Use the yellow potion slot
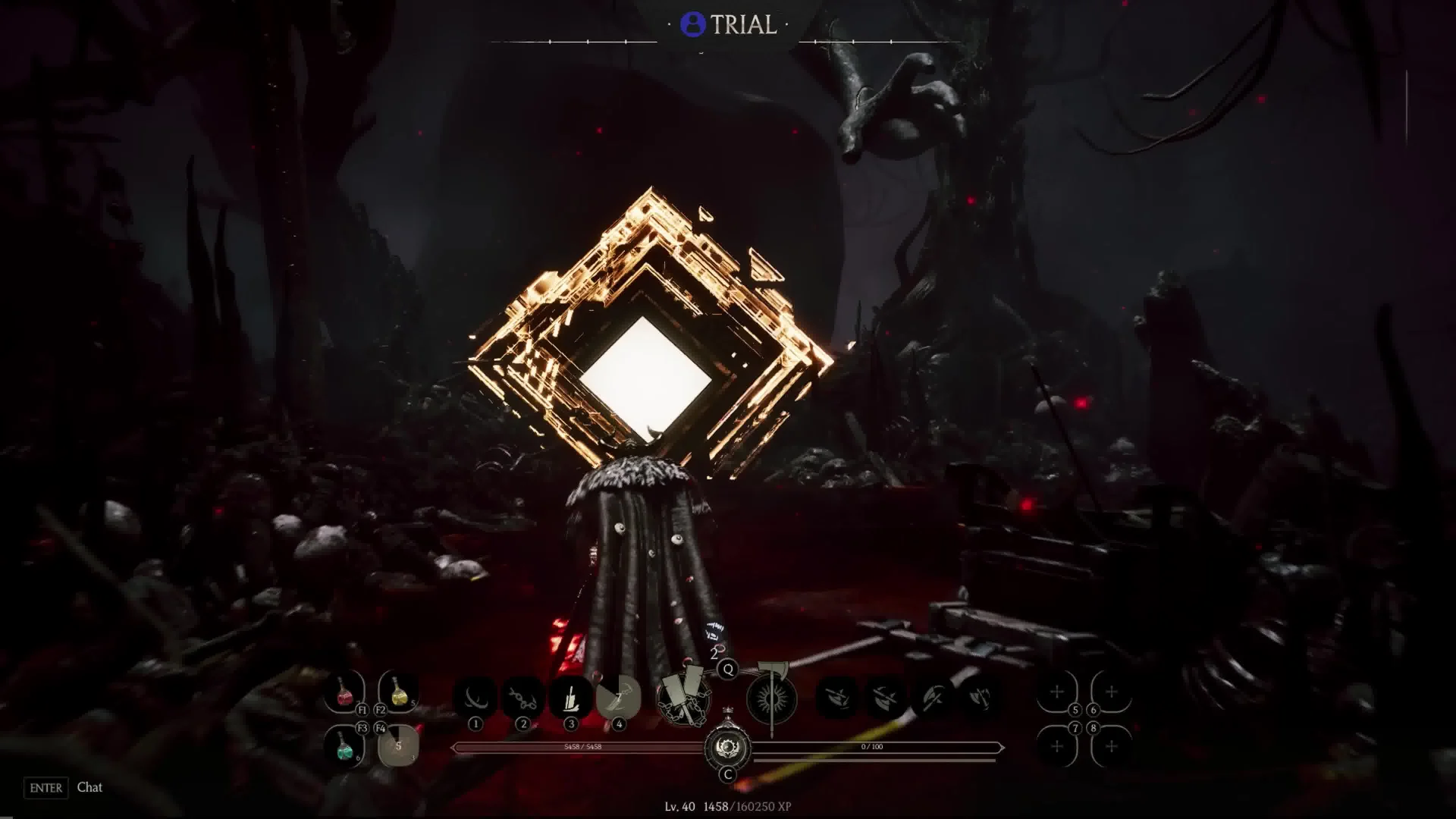Image resolution: width=1456 pixels, height=819 pixels. (399, 692)
